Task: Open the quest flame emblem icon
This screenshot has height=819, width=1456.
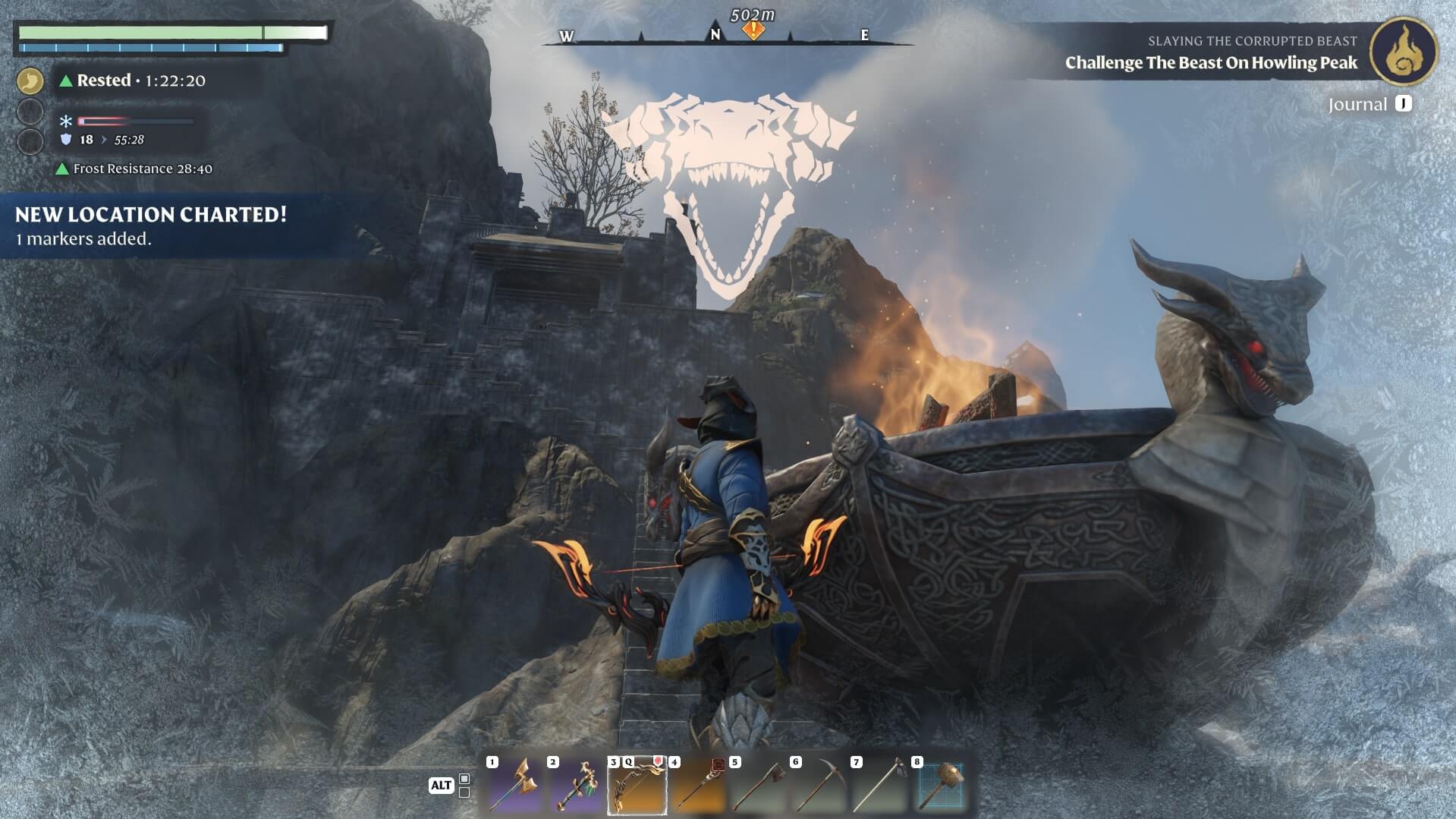Action: 1403,52
